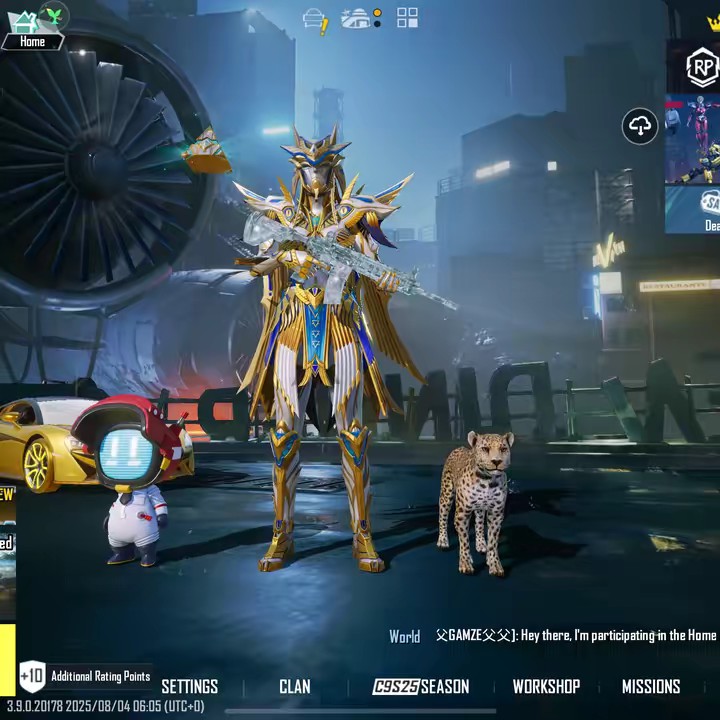The image size is (720, 720).
Task: Open the Royale Pass character banner
Action: (x=694, y=139)
